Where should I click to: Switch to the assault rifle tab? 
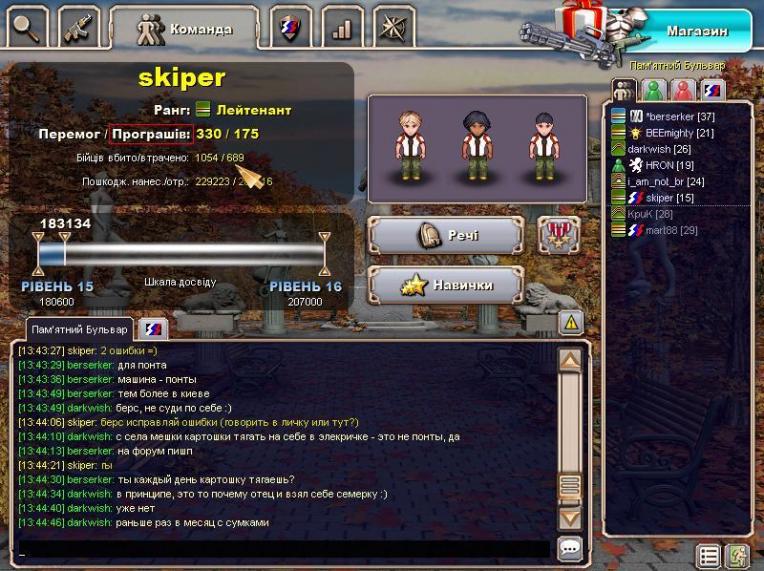79,26
